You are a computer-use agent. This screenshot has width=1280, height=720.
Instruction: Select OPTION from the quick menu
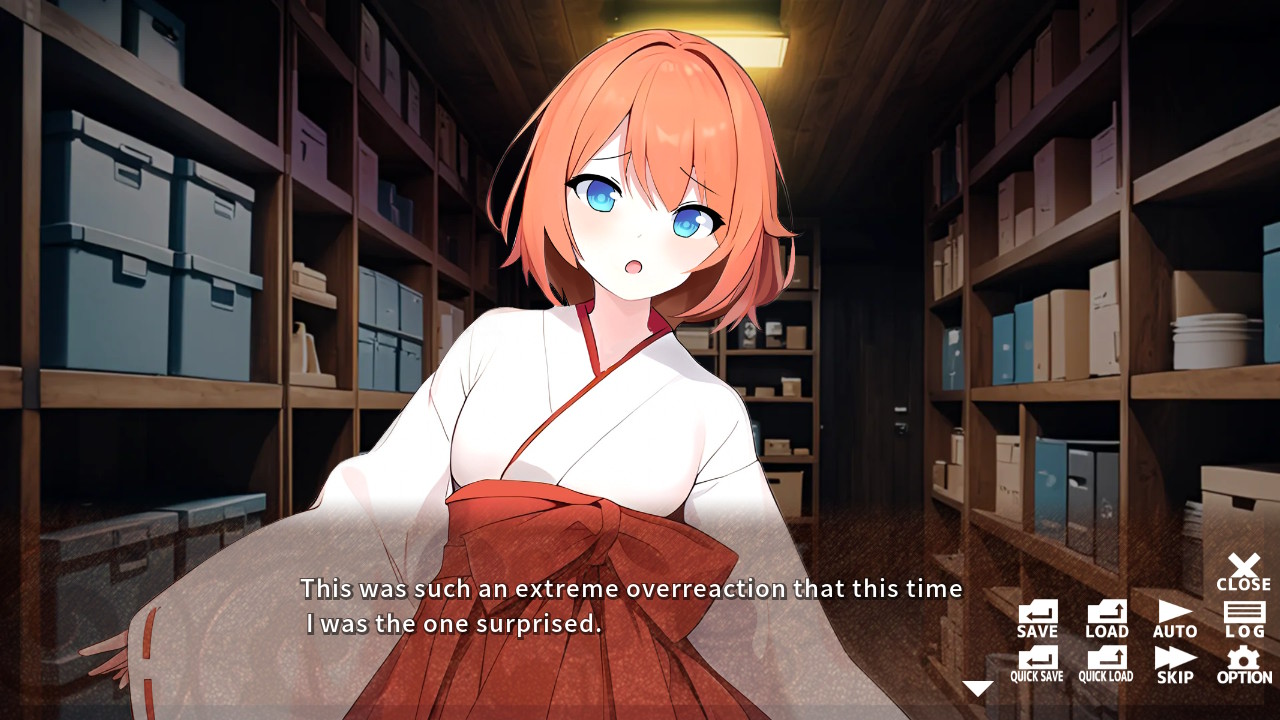(x=1243, y=668)
